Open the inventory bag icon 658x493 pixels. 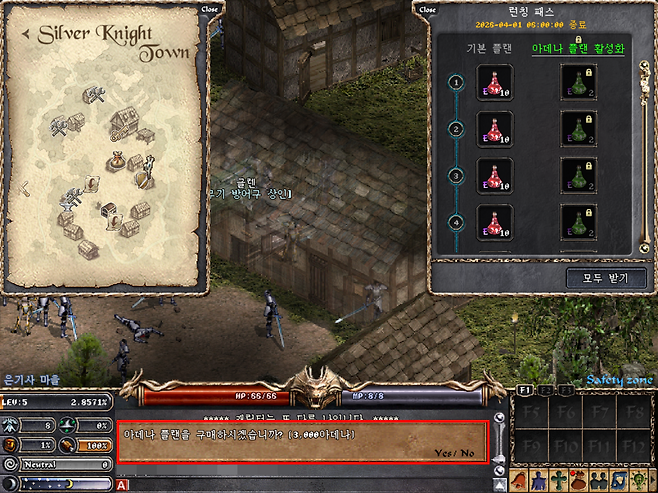tap(579, 480)
